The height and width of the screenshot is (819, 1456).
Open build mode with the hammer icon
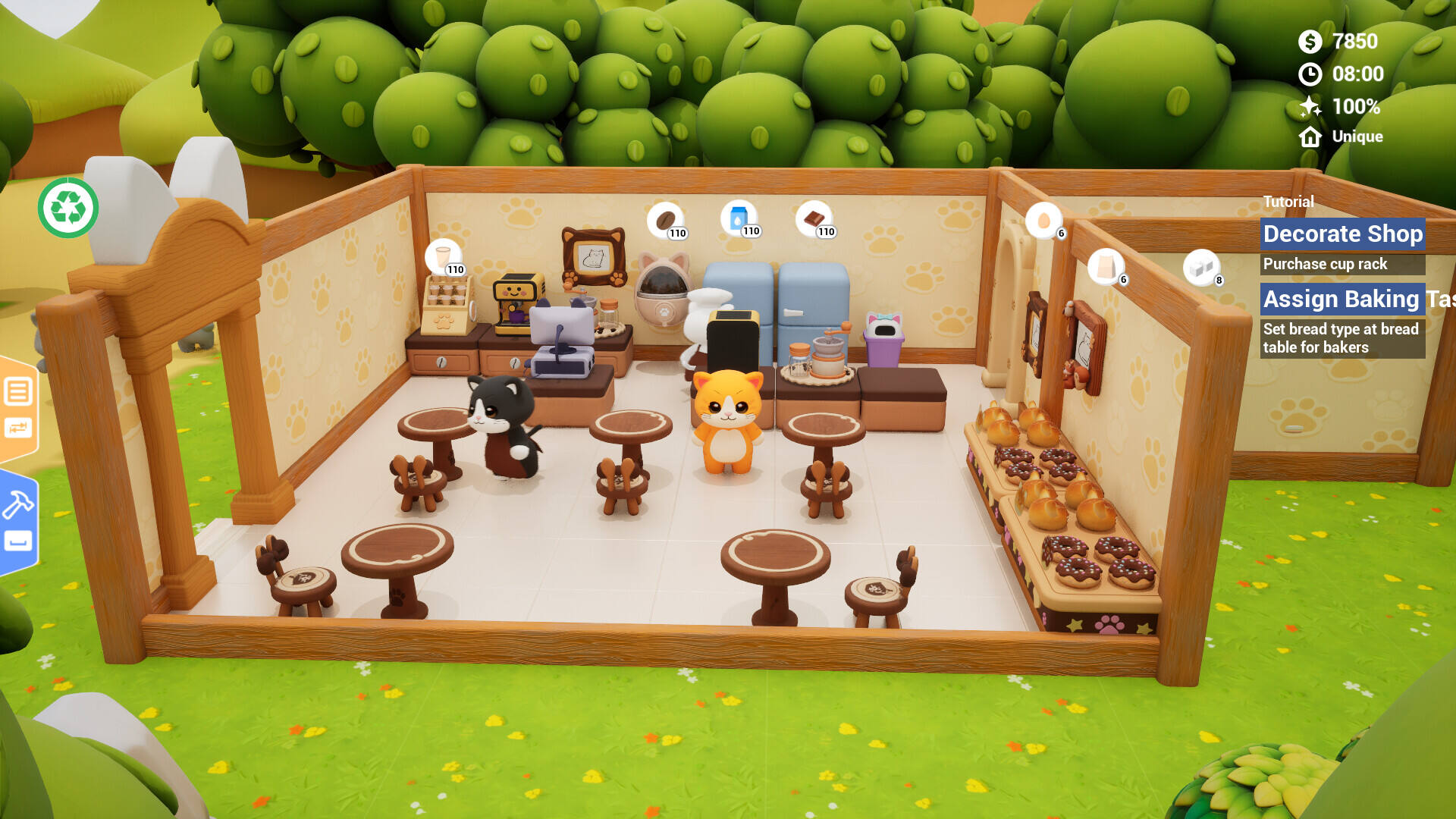coord(18,505)
